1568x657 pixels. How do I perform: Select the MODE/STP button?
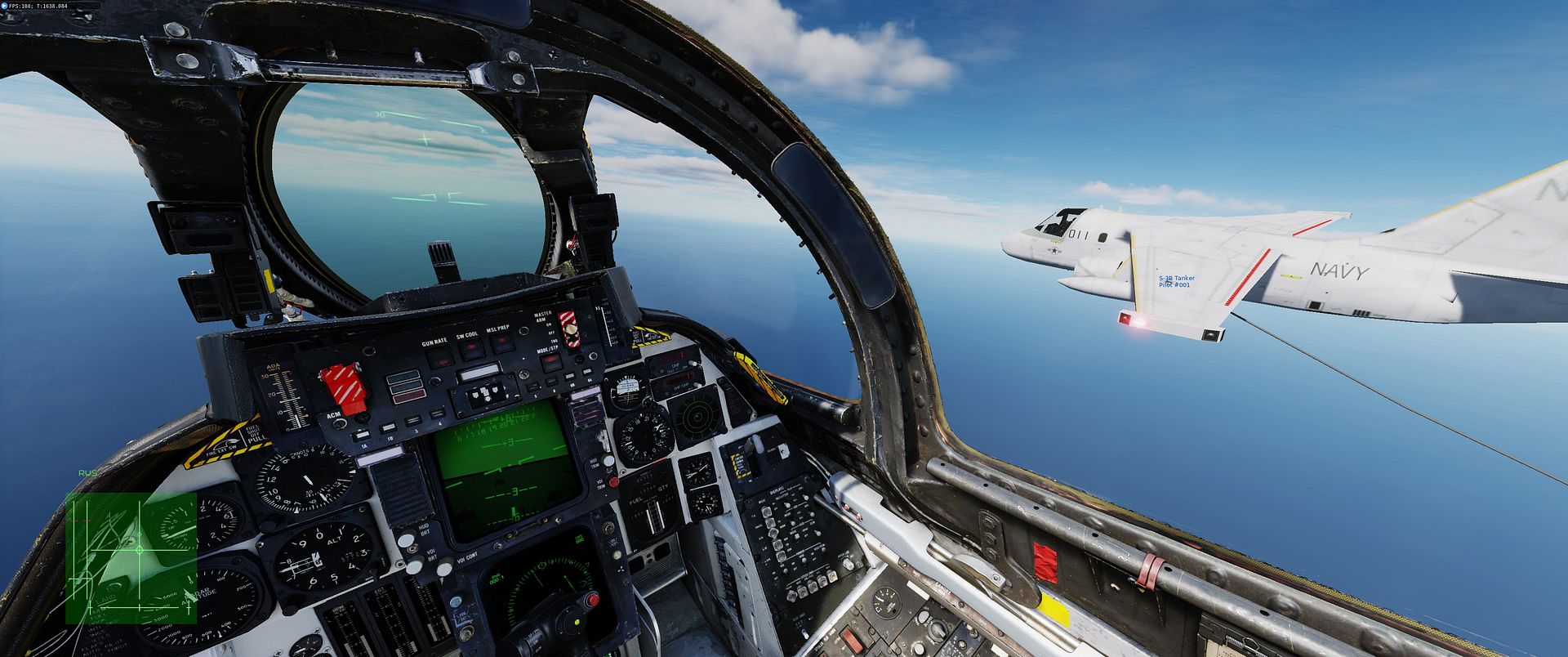click(x=551, y=363)
